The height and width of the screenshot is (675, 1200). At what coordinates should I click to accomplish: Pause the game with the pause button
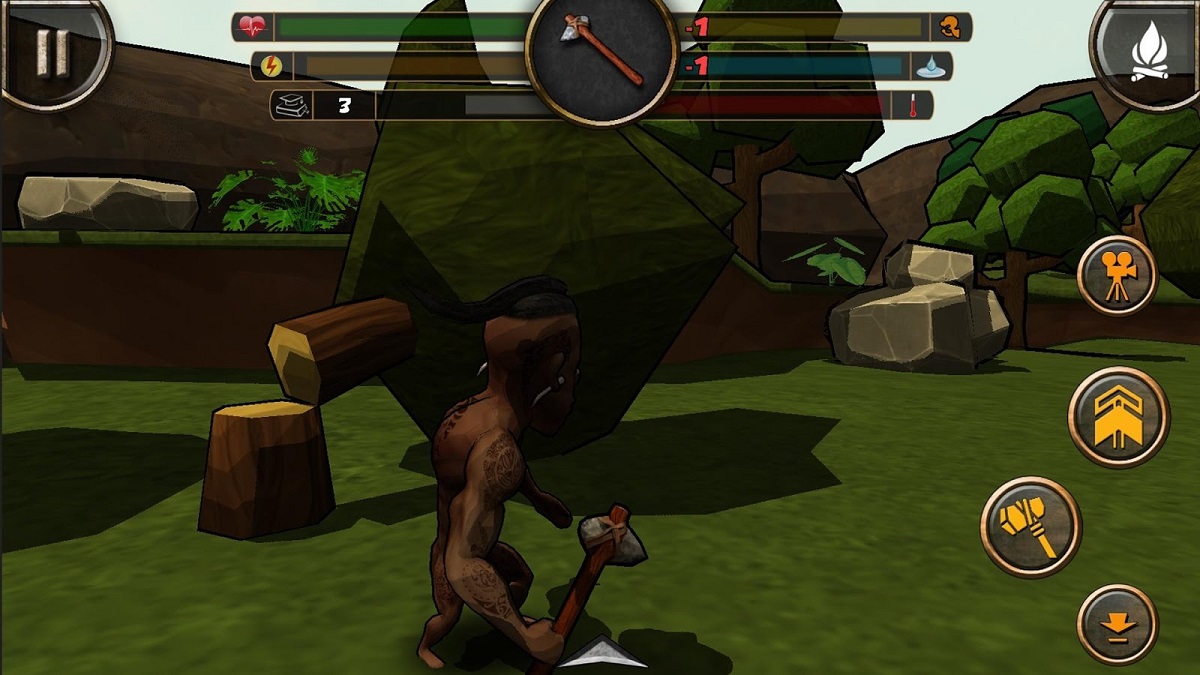pyautogui.click(x=51, y=51)
